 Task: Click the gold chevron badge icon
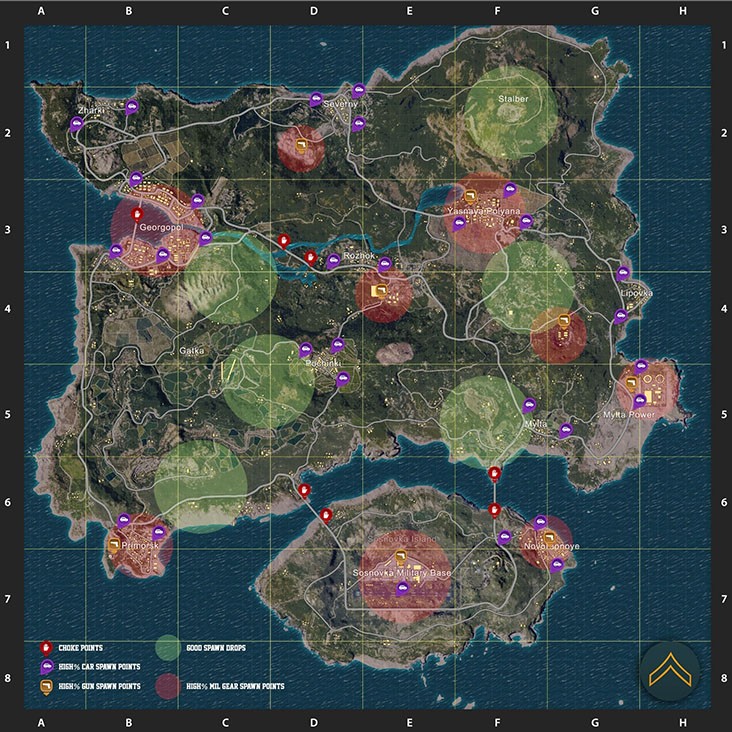pyautogui.click(x=669, y=671)
